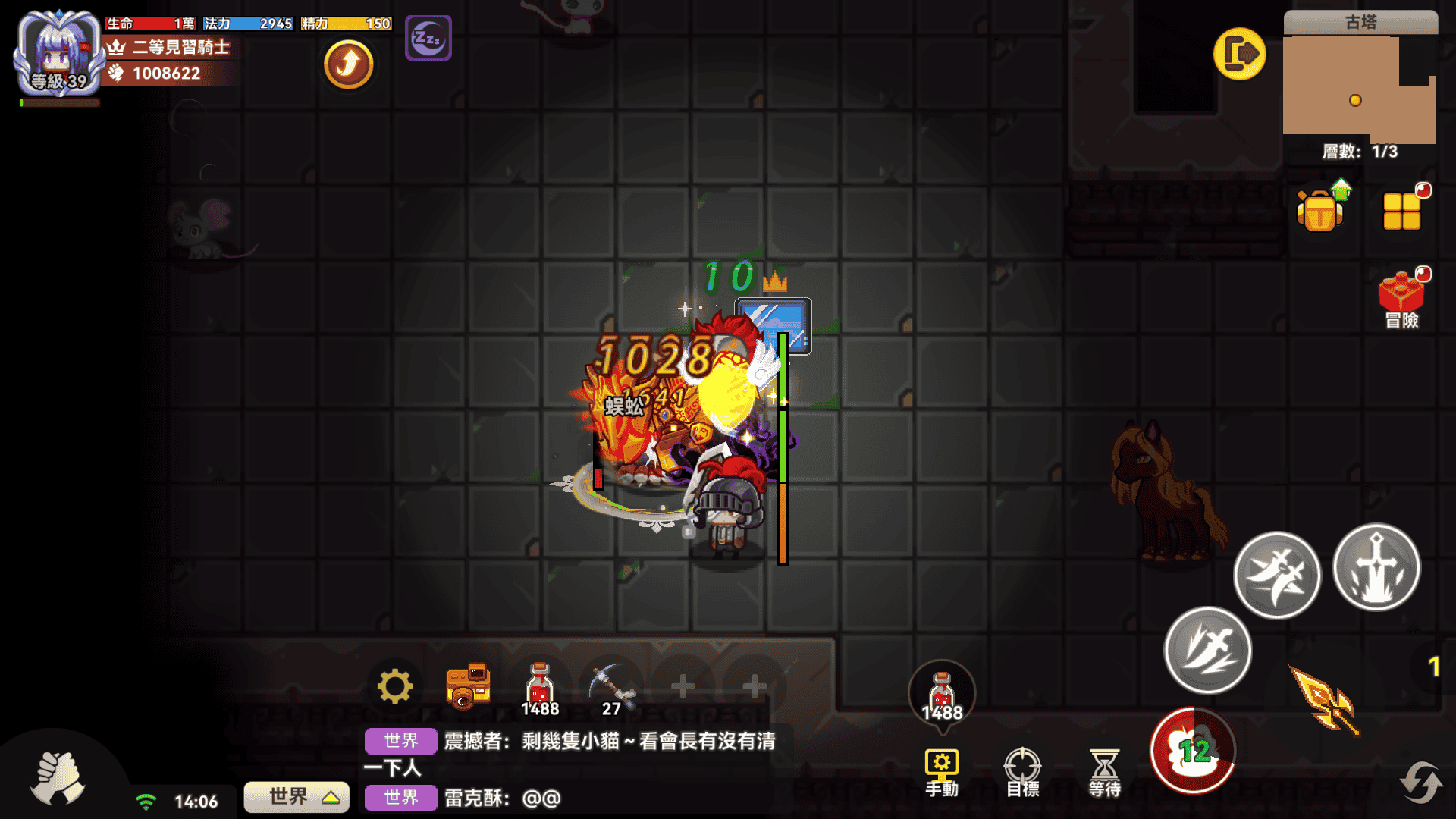1456x819 pixels.
Task: Tap the orange upward arrow button
Action: pyautogui.click(x=348, y=64)
